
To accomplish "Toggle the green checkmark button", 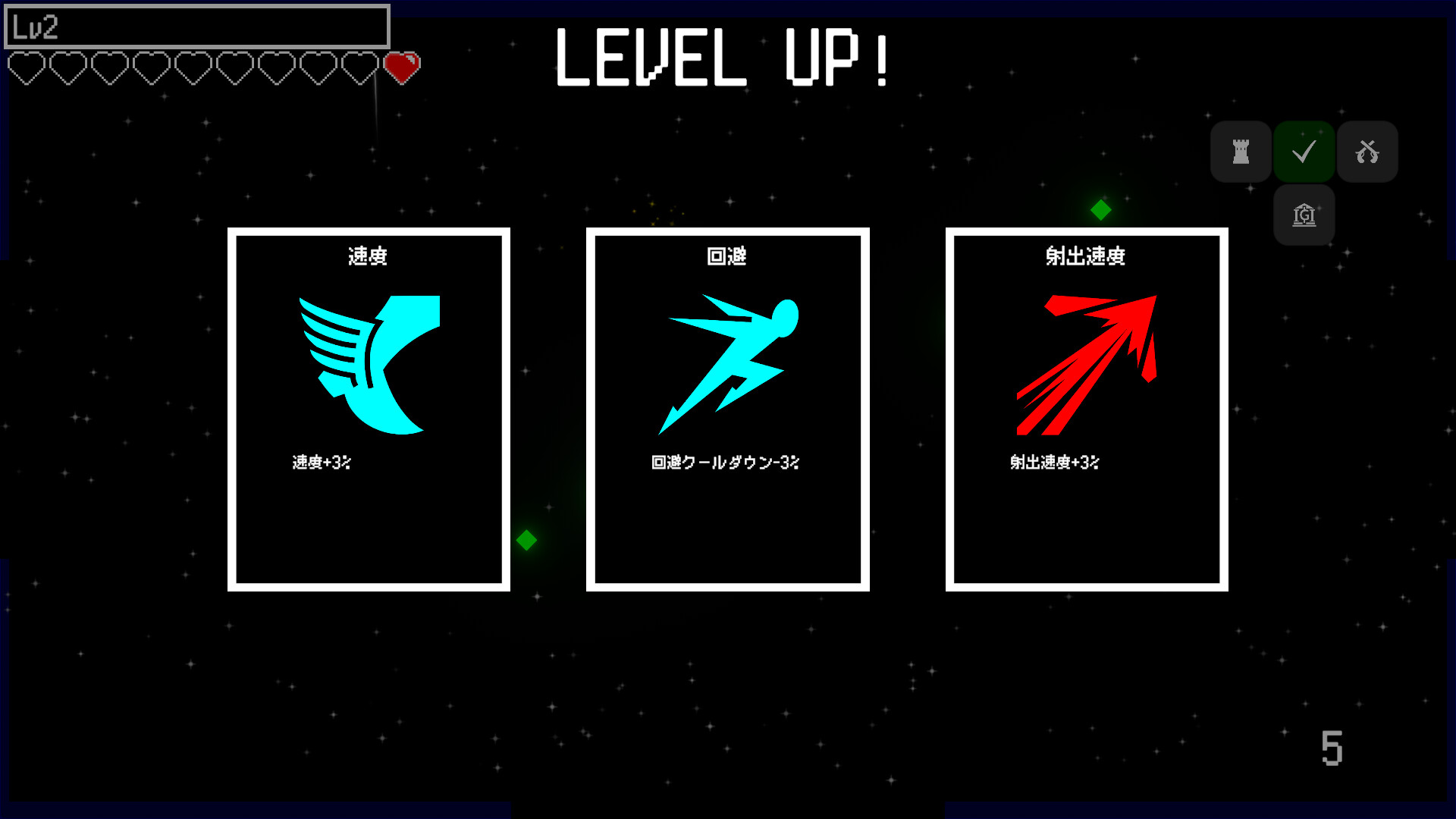I will point(1304,151).
